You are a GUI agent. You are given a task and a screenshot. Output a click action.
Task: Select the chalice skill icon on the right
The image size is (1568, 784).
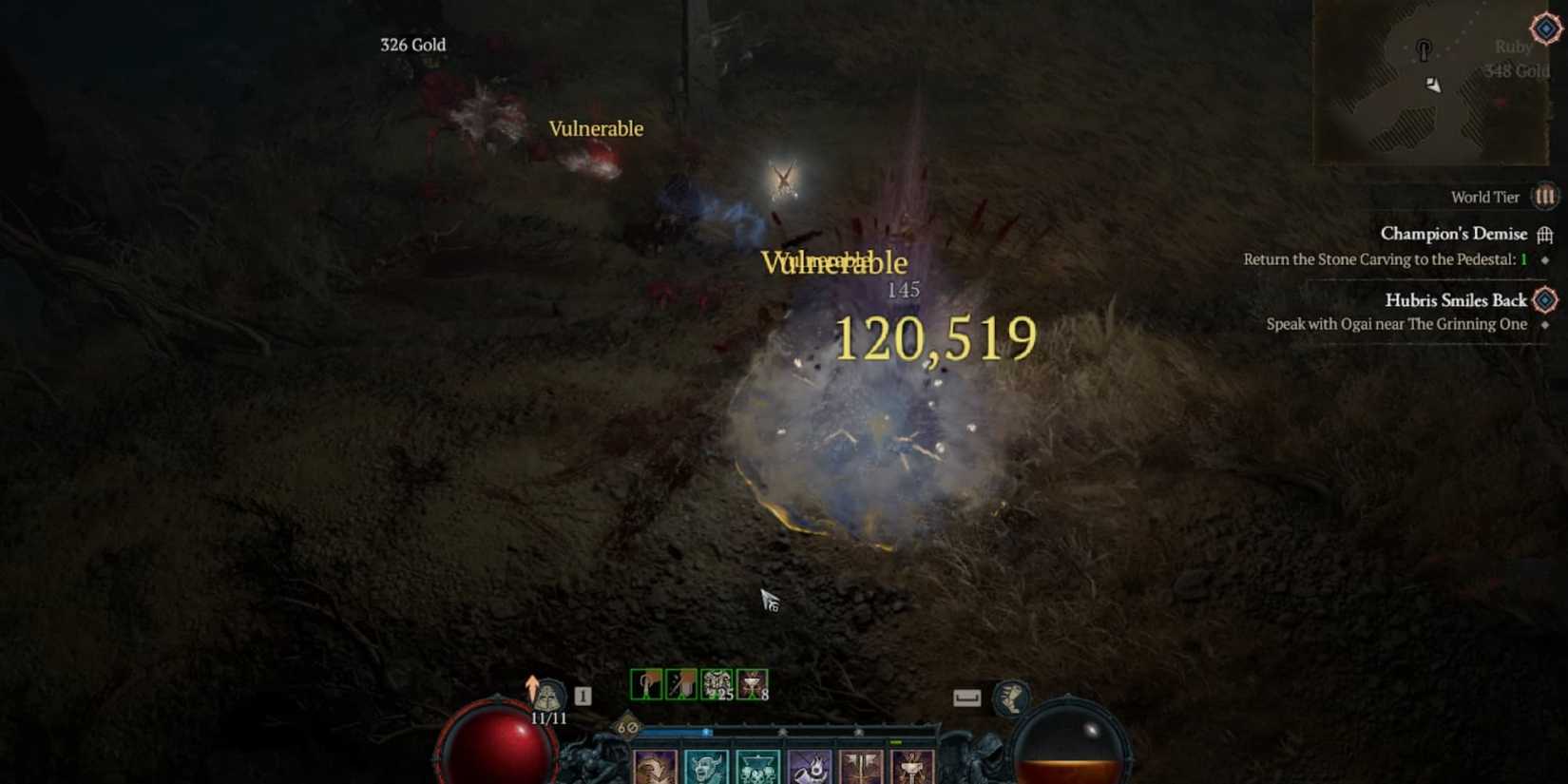click(x=910, y=765)
